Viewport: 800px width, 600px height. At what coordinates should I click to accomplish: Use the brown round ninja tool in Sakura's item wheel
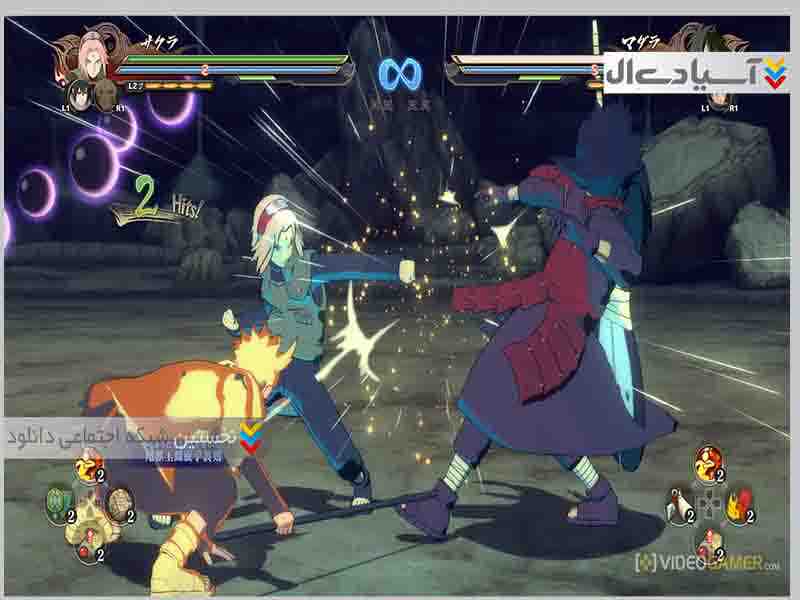click(x=120, y=503)
